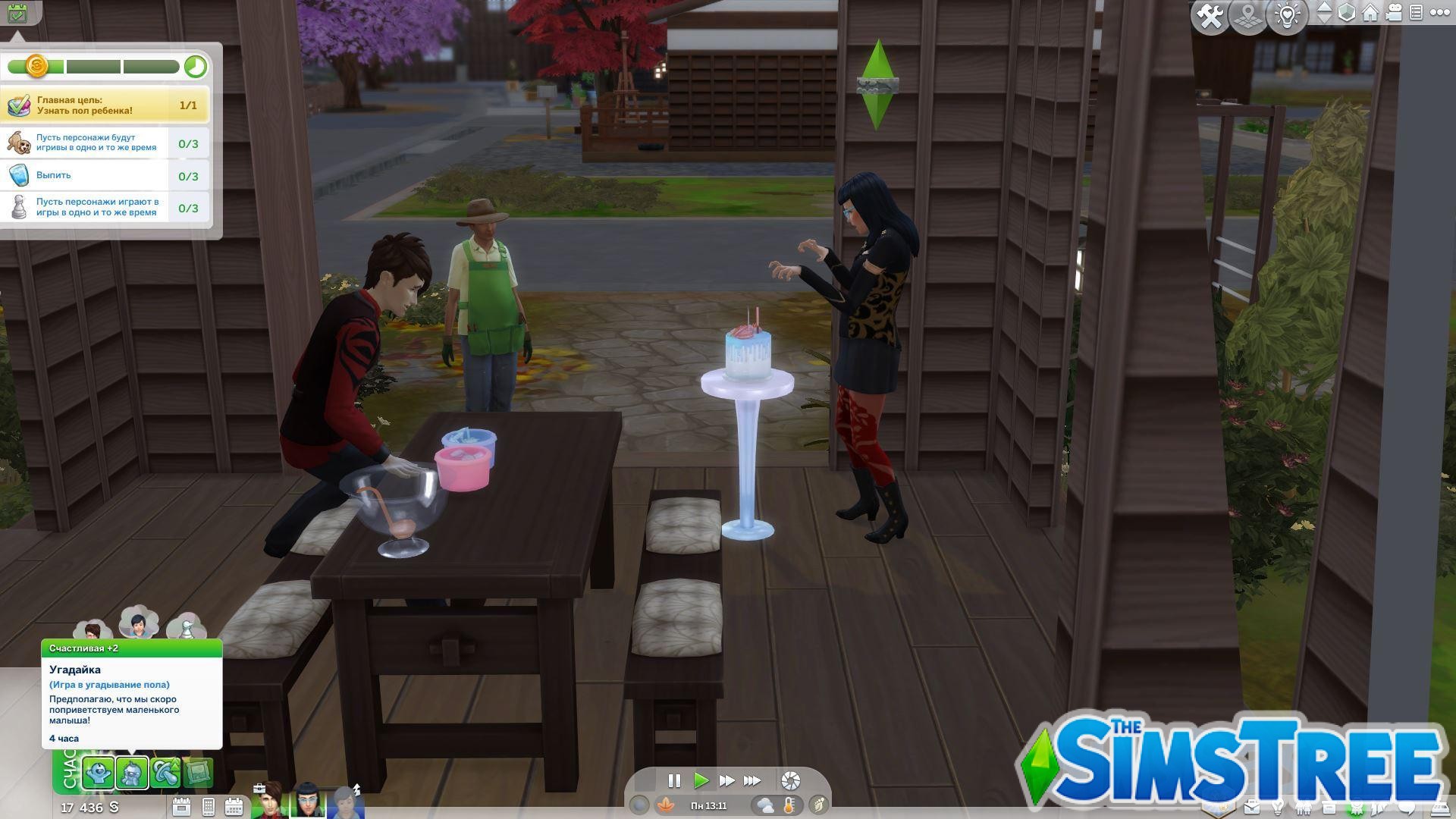Click the glowing lightbulb ideas icon top right
1456x819 pixels.
click(1285, 14)
